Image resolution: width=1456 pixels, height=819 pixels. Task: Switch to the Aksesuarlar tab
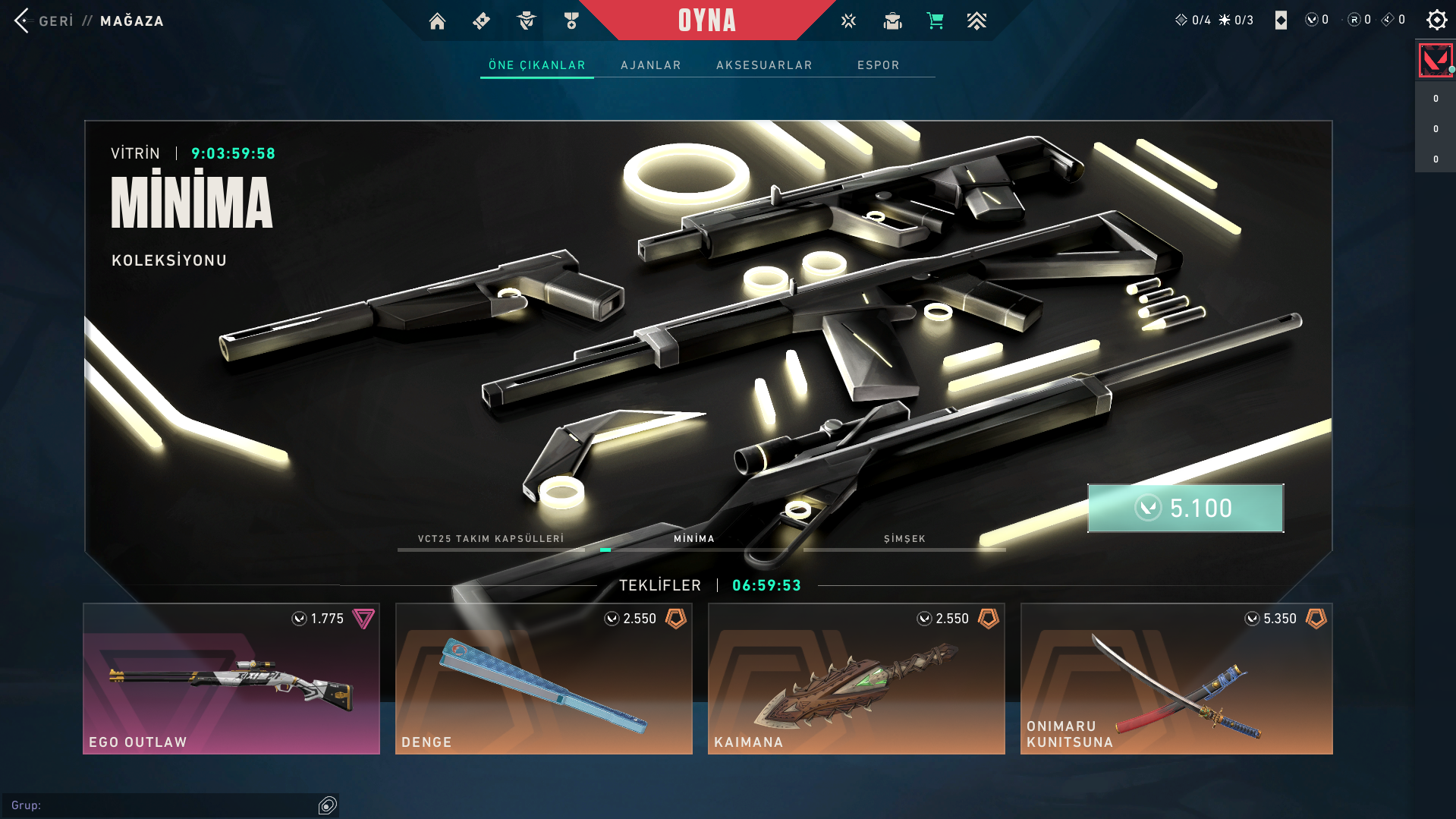click(x=764, y=65)
